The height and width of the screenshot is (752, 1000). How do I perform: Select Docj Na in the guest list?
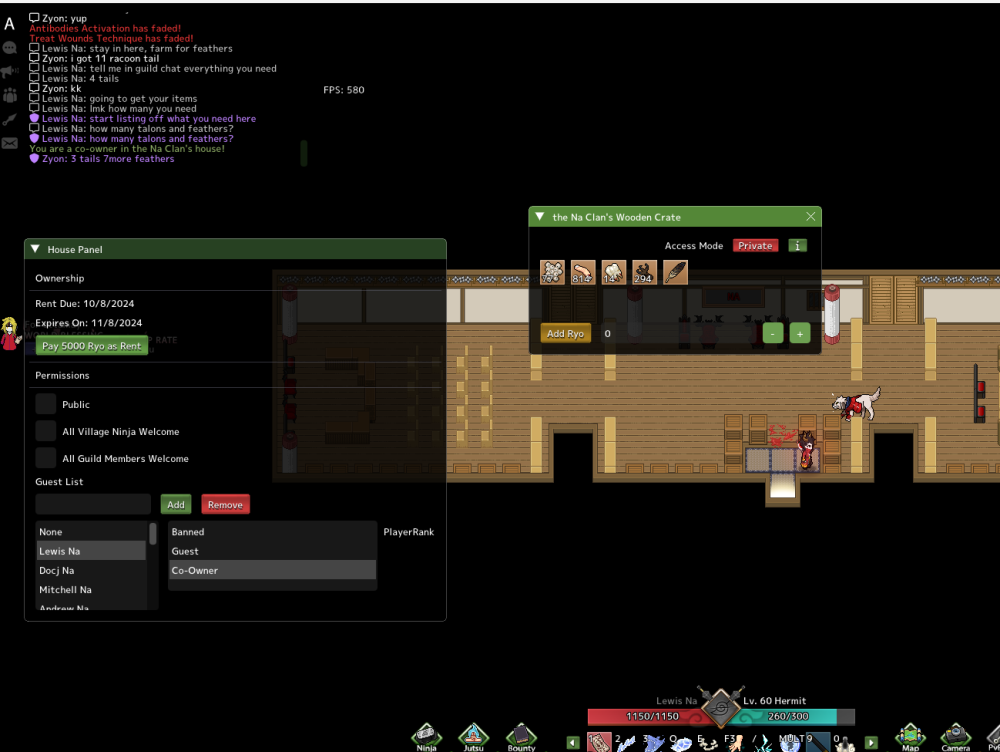57,570
